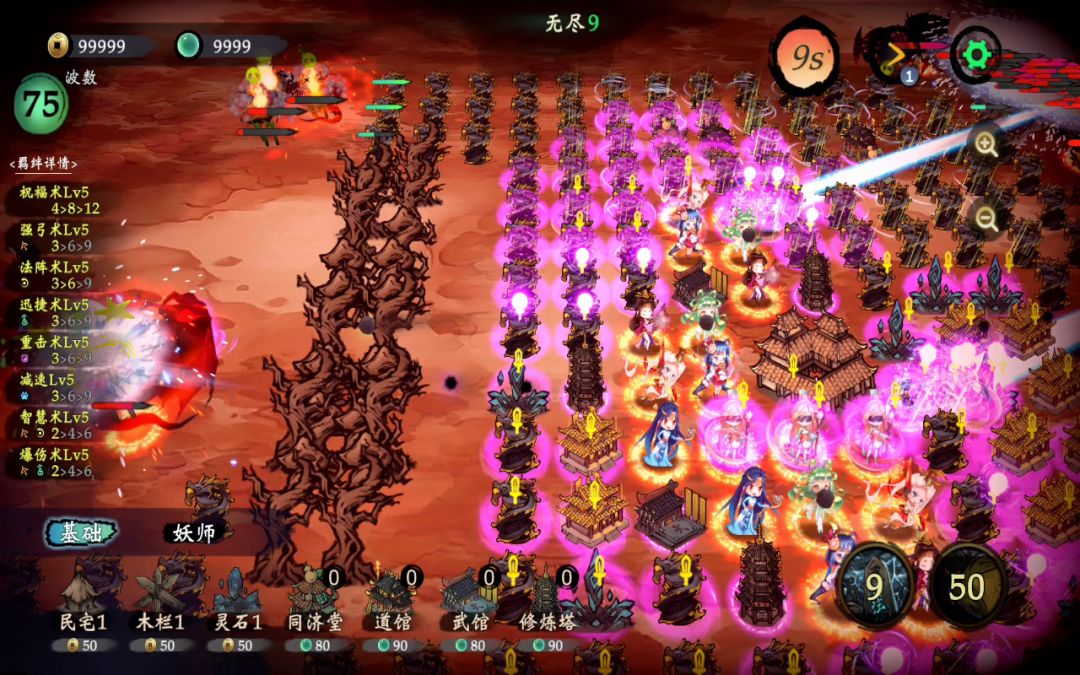Open the green gear settings
Screen dimensions: 1080x675
tap(976, 56)
